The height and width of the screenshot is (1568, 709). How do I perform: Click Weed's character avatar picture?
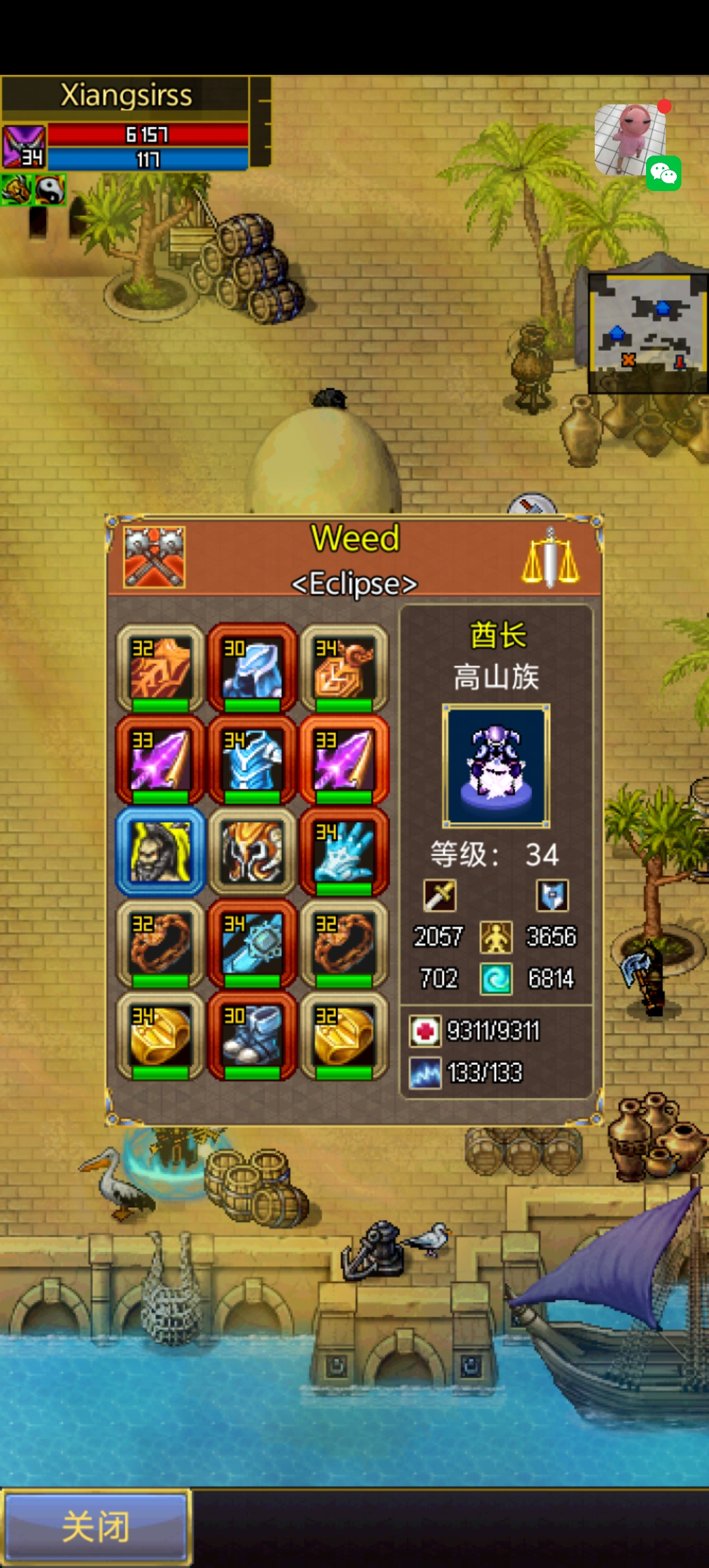tap(496, 766)
